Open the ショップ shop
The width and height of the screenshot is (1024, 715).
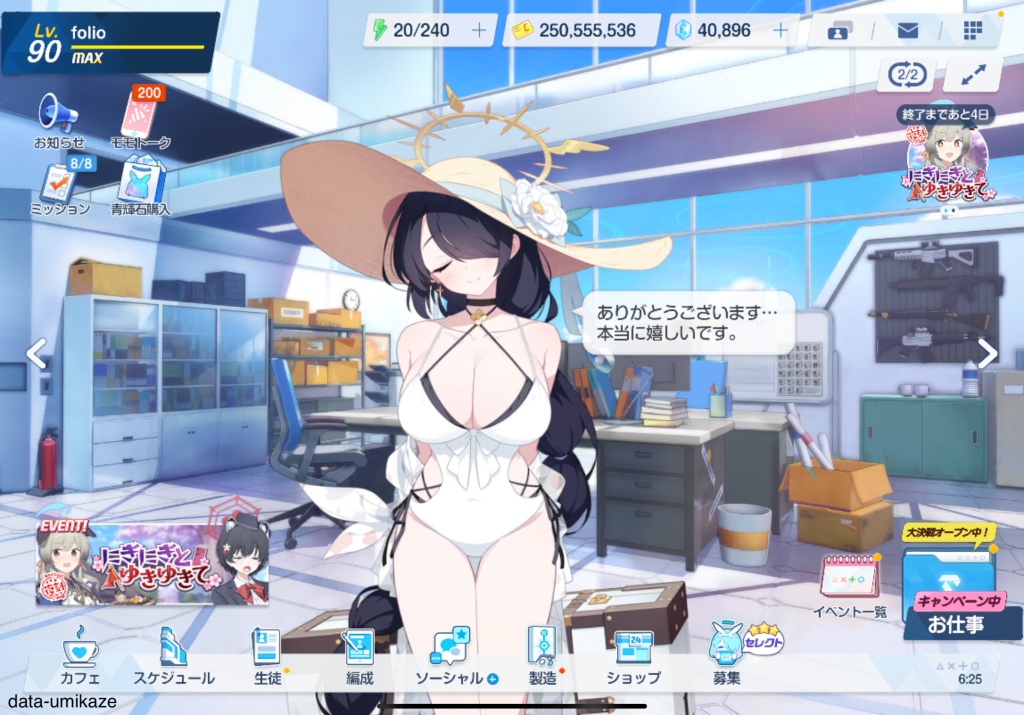(x=633, y=655)
